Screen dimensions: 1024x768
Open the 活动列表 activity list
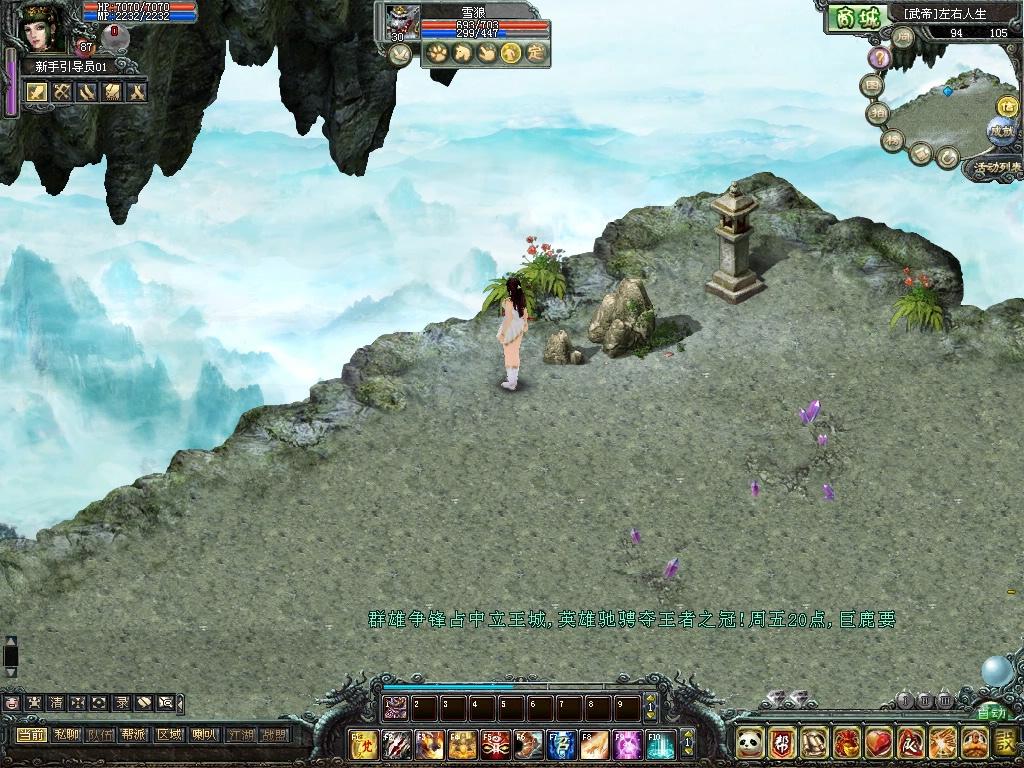click(996, 168)
